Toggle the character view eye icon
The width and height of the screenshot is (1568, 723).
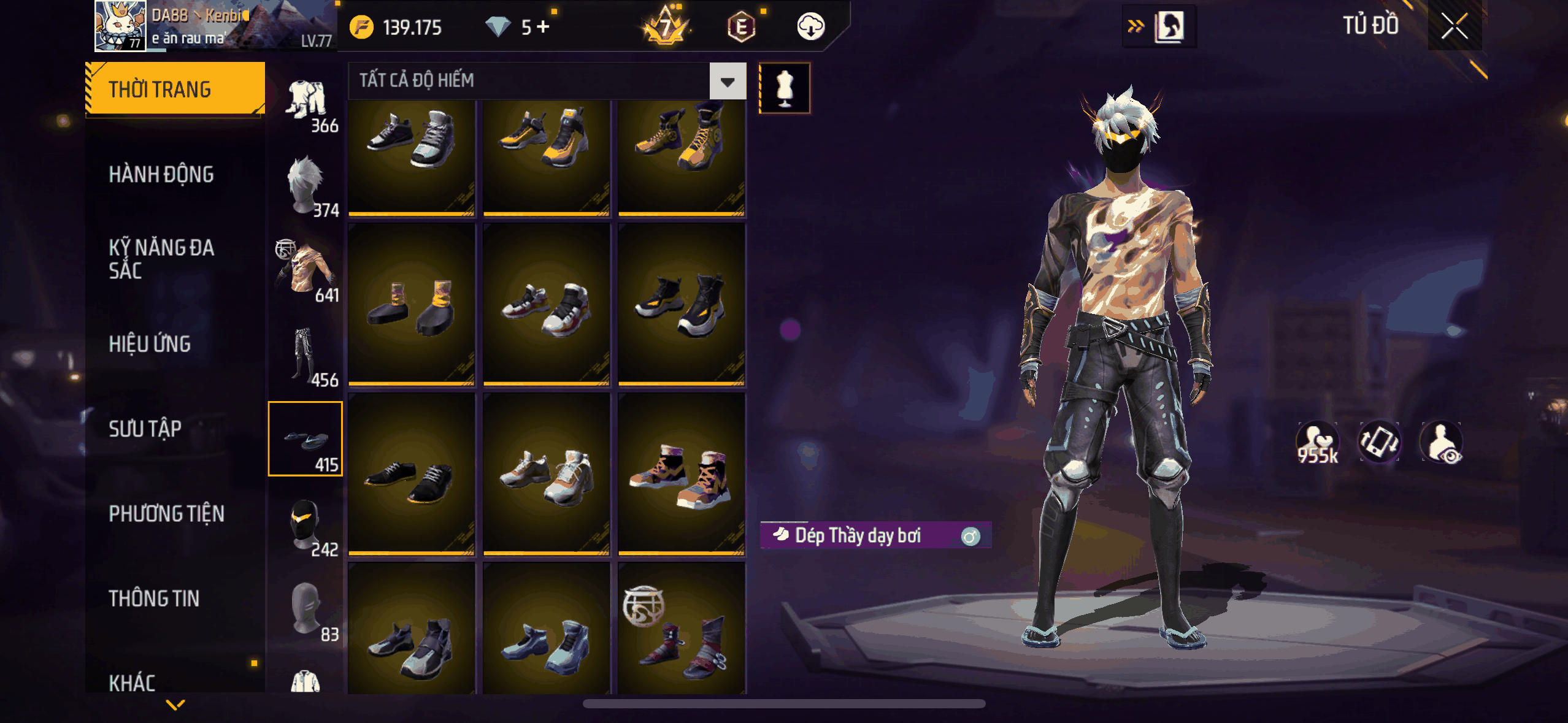pyautogui.click(x=1442, y=442)
